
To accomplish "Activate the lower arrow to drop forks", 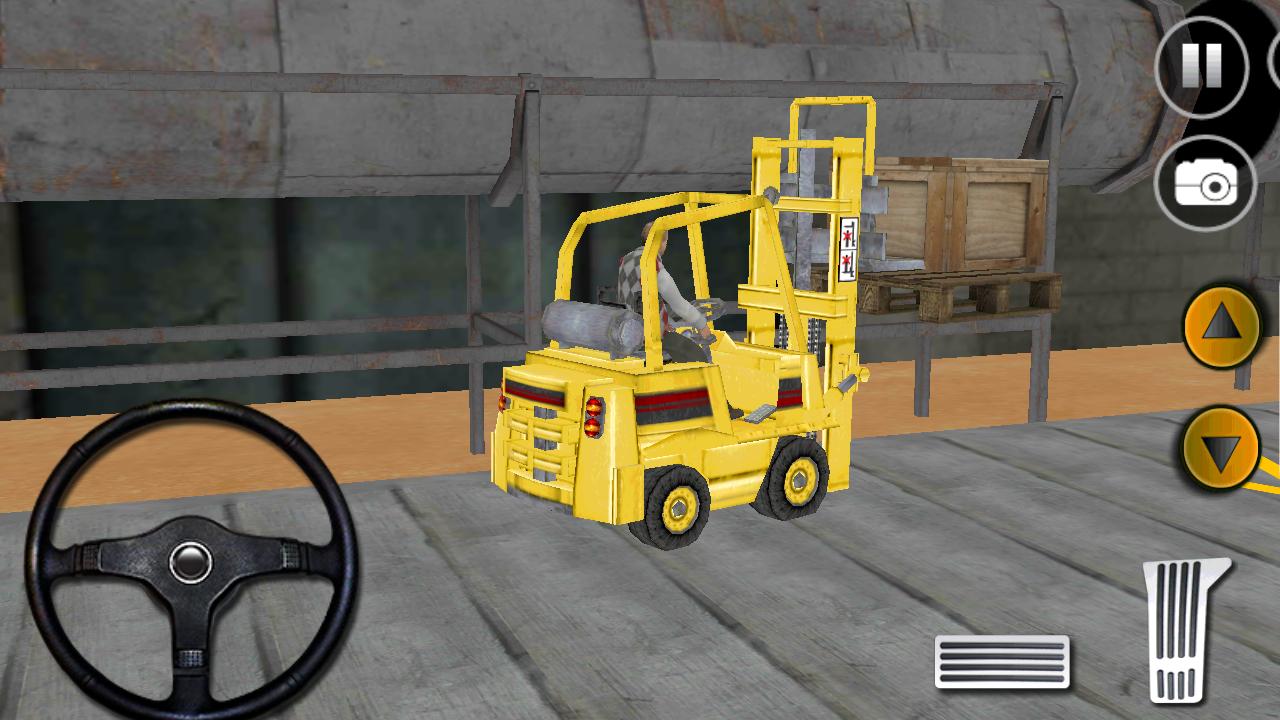I will point(1222,447).
